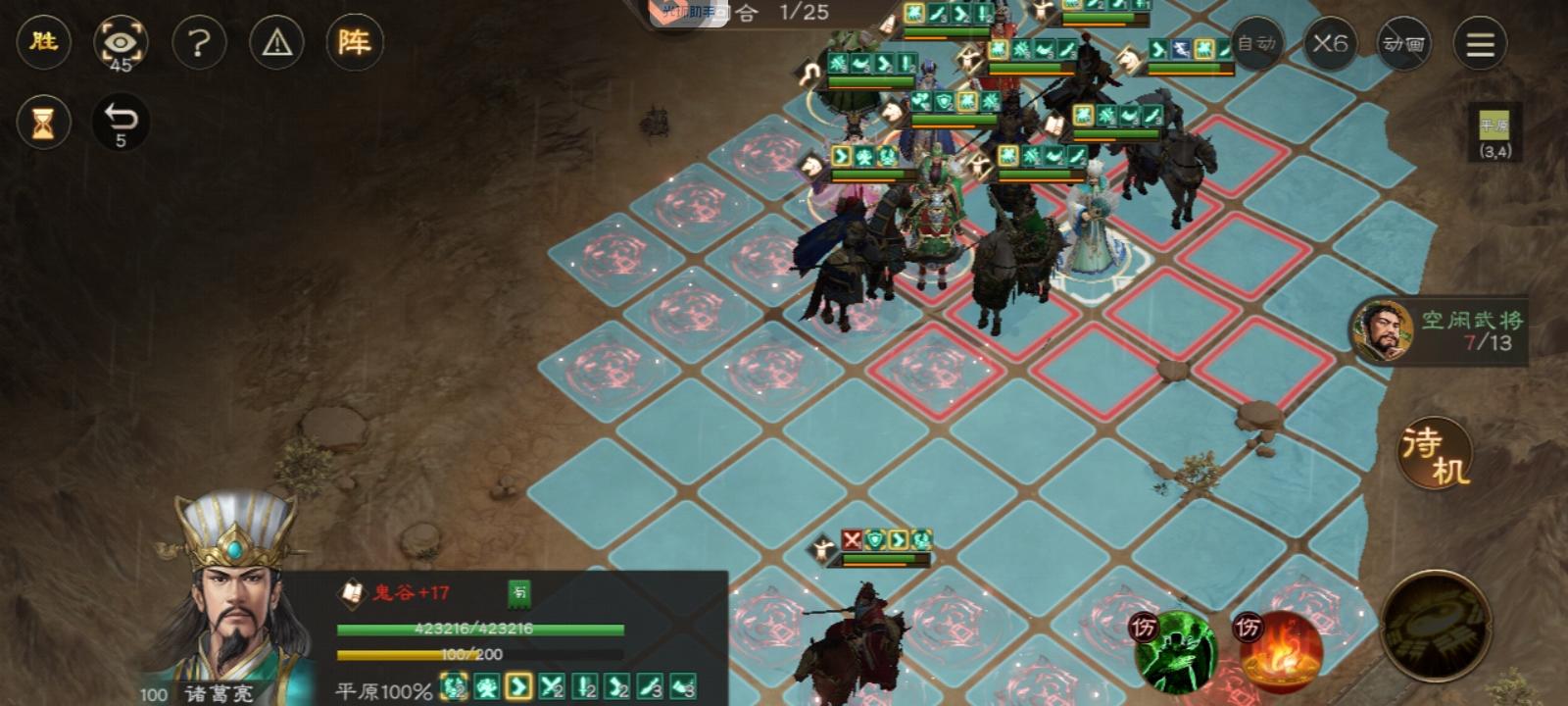
Task: Click the undo arrow showing 5 remaining
Action: (x=120, y=120)
